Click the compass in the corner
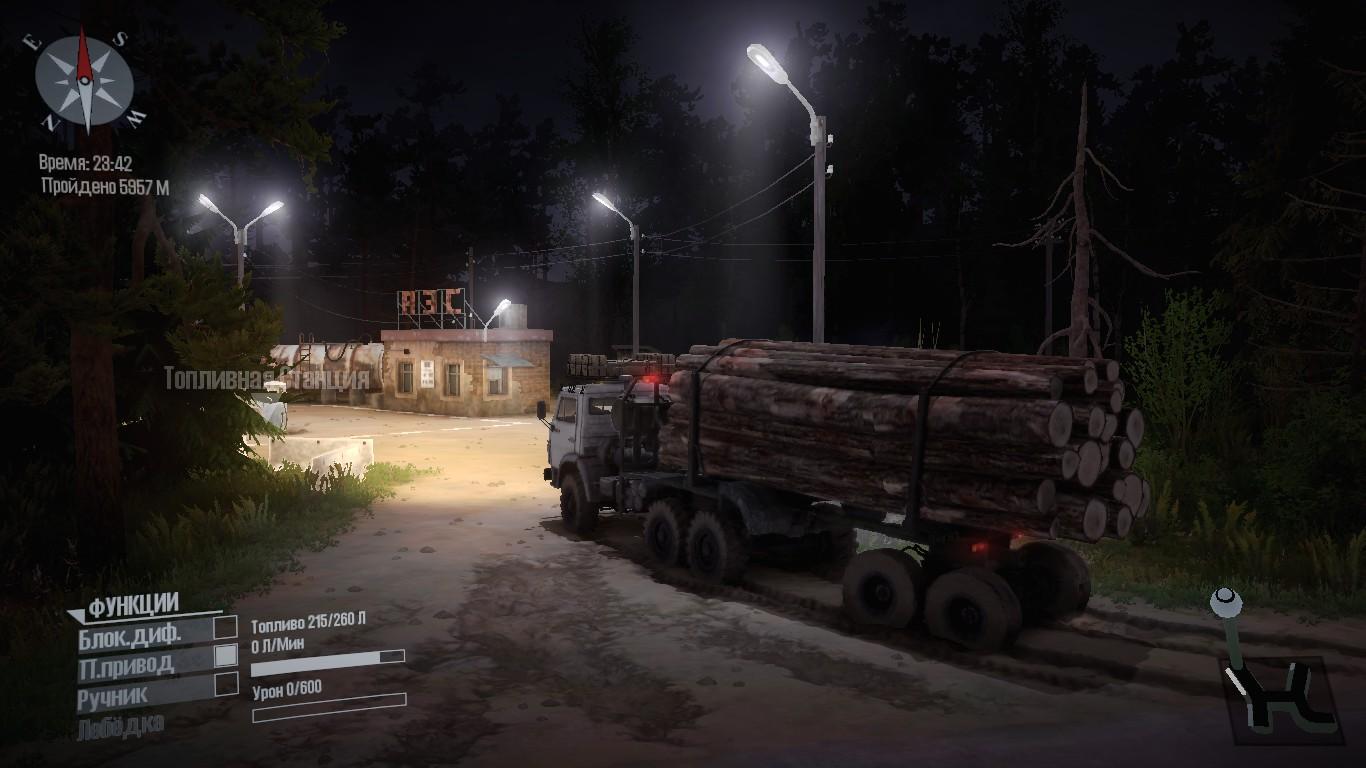1366x768 pixels. [x=85, y=80]
